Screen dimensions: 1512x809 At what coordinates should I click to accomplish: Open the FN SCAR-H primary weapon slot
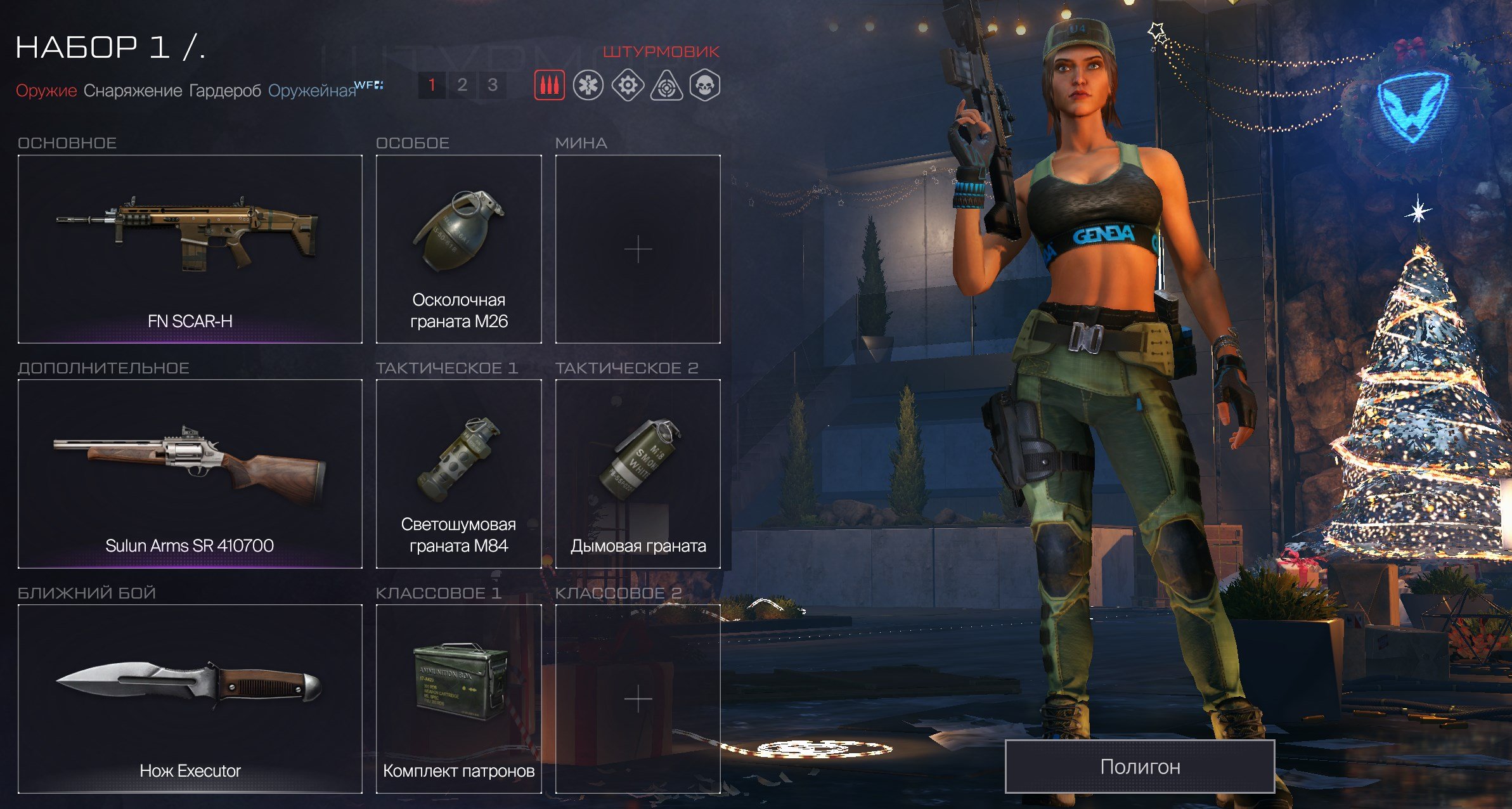pos(190,249)
